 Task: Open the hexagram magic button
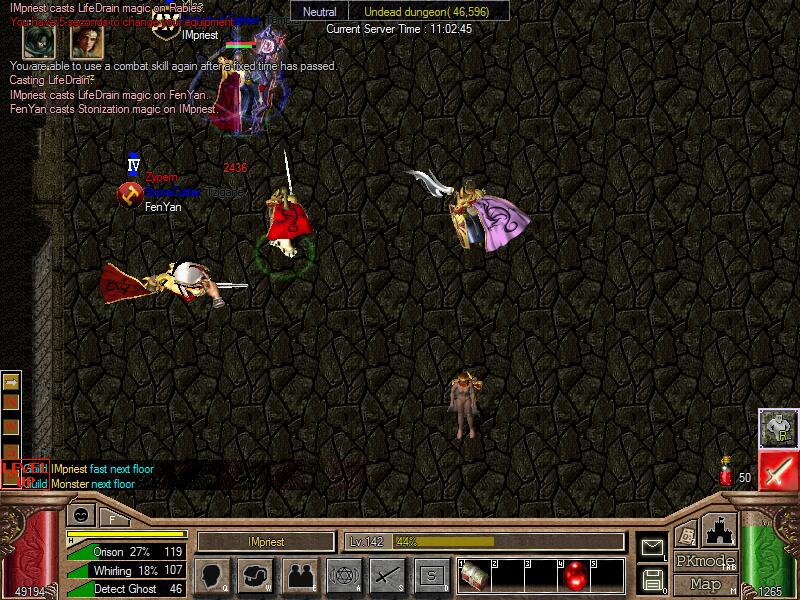coord(343,575)
